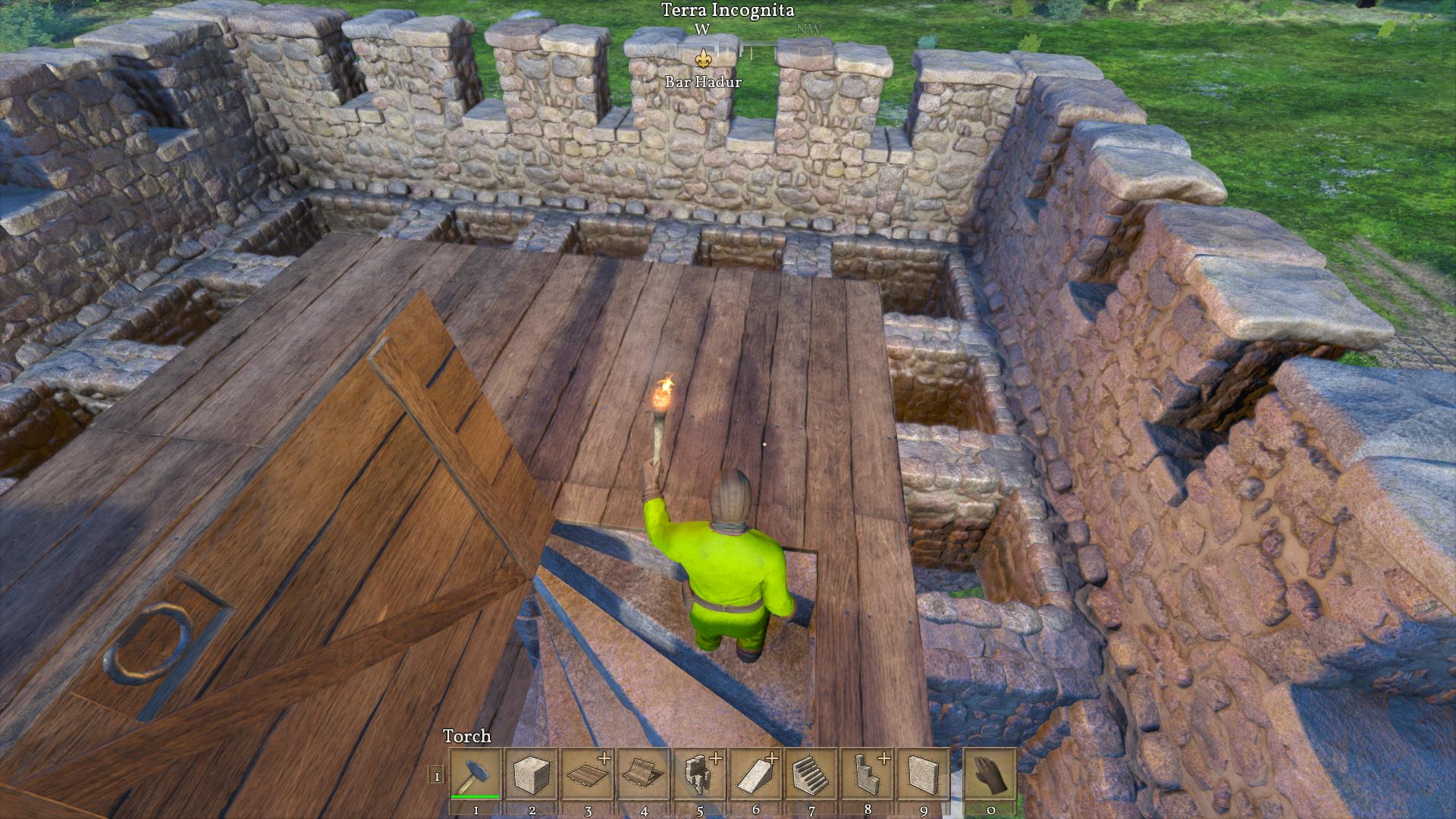
Task: Select the flat wooden floor piece
Action: click(x=588, y=773)
